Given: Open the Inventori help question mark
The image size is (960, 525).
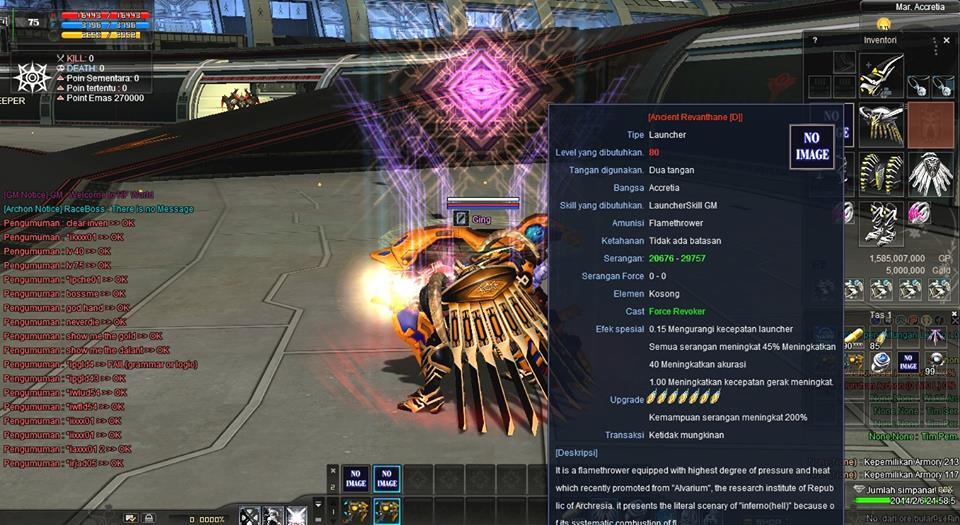Looking at the screenshot, I should 815,41.
